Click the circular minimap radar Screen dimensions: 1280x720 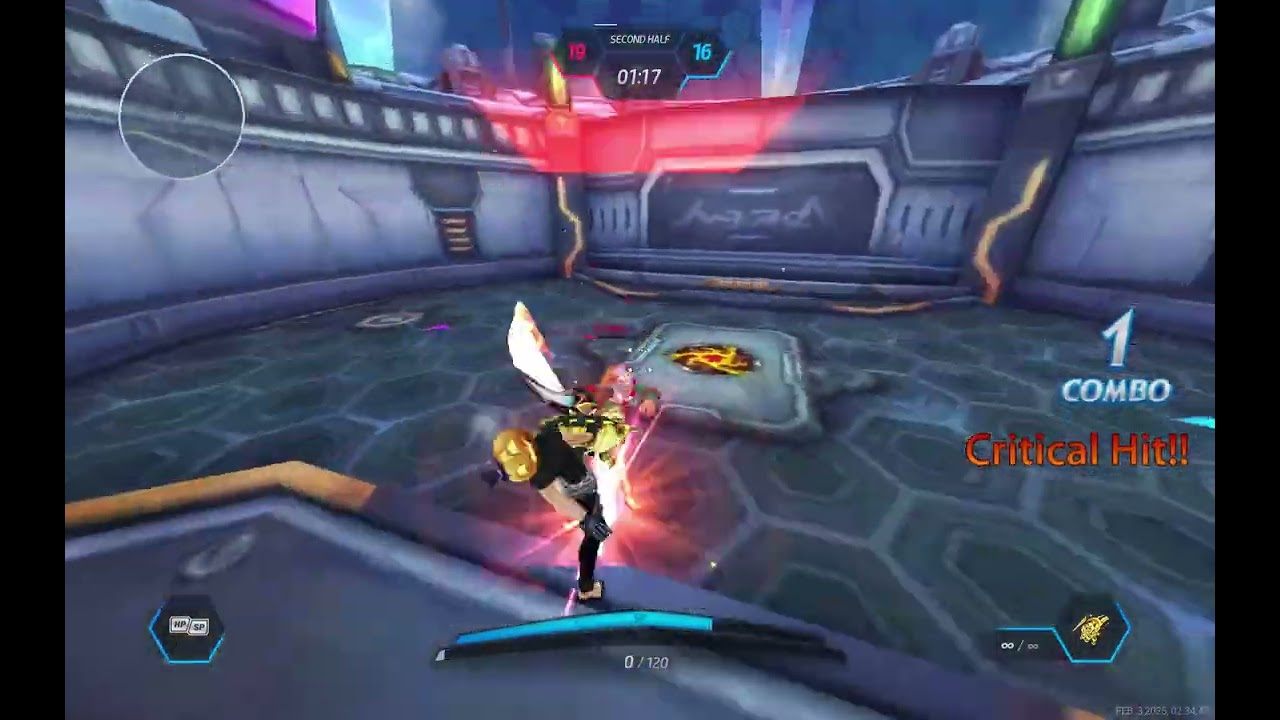coord(181,116)
